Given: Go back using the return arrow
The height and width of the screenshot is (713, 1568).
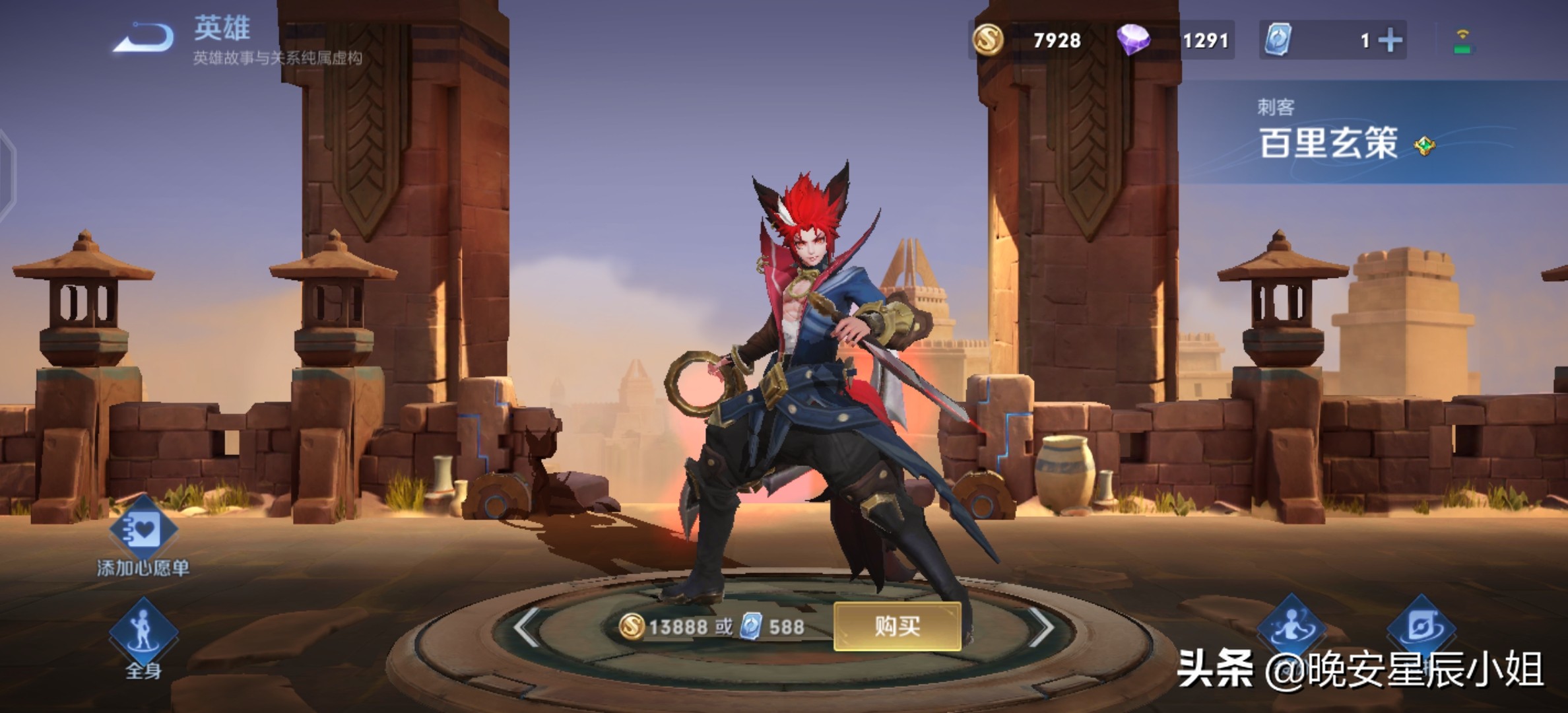Looking at the screenshot, I should click(x=144, y=38).
